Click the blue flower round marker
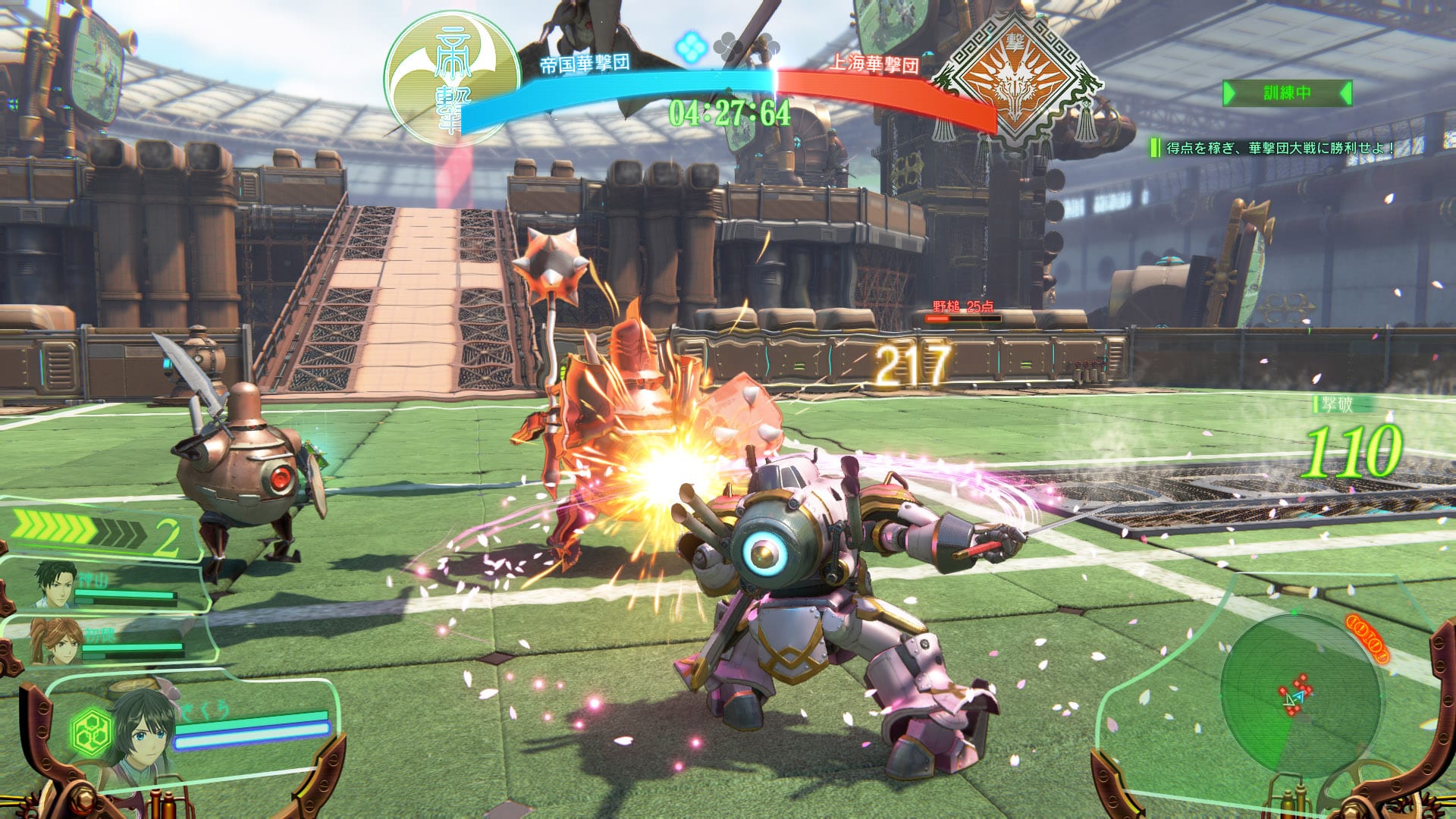 [x=691, y=47]
